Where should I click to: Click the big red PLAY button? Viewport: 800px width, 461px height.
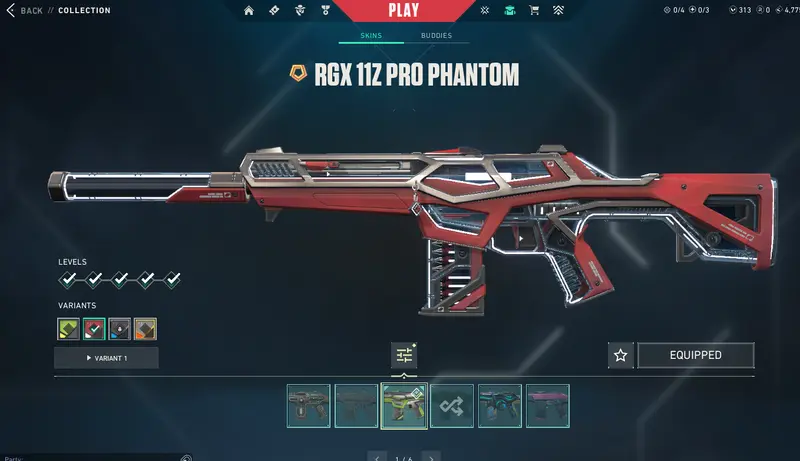click(404, 11)
